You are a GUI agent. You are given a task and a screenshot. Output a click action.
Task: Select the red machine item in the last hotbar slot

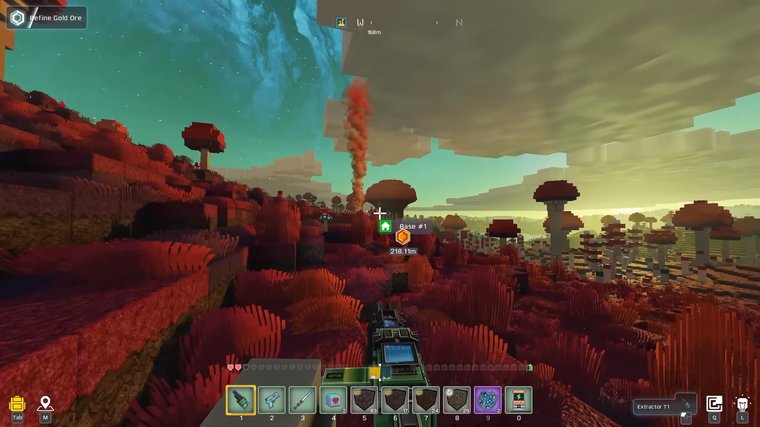518,400
